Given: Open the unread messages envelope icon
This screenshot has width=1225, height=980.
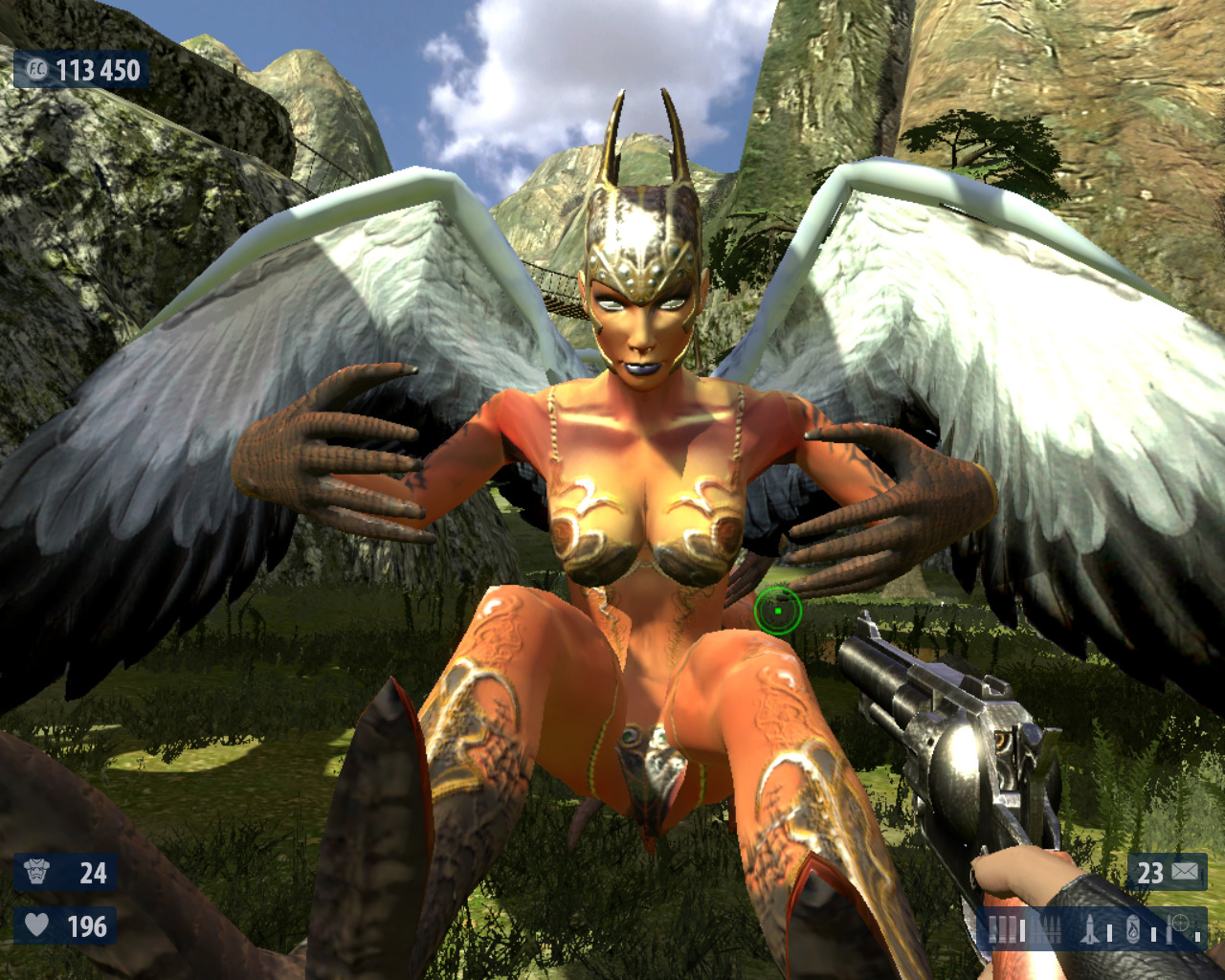Looking at the screenshot, I should click(x=1185, y=872).
